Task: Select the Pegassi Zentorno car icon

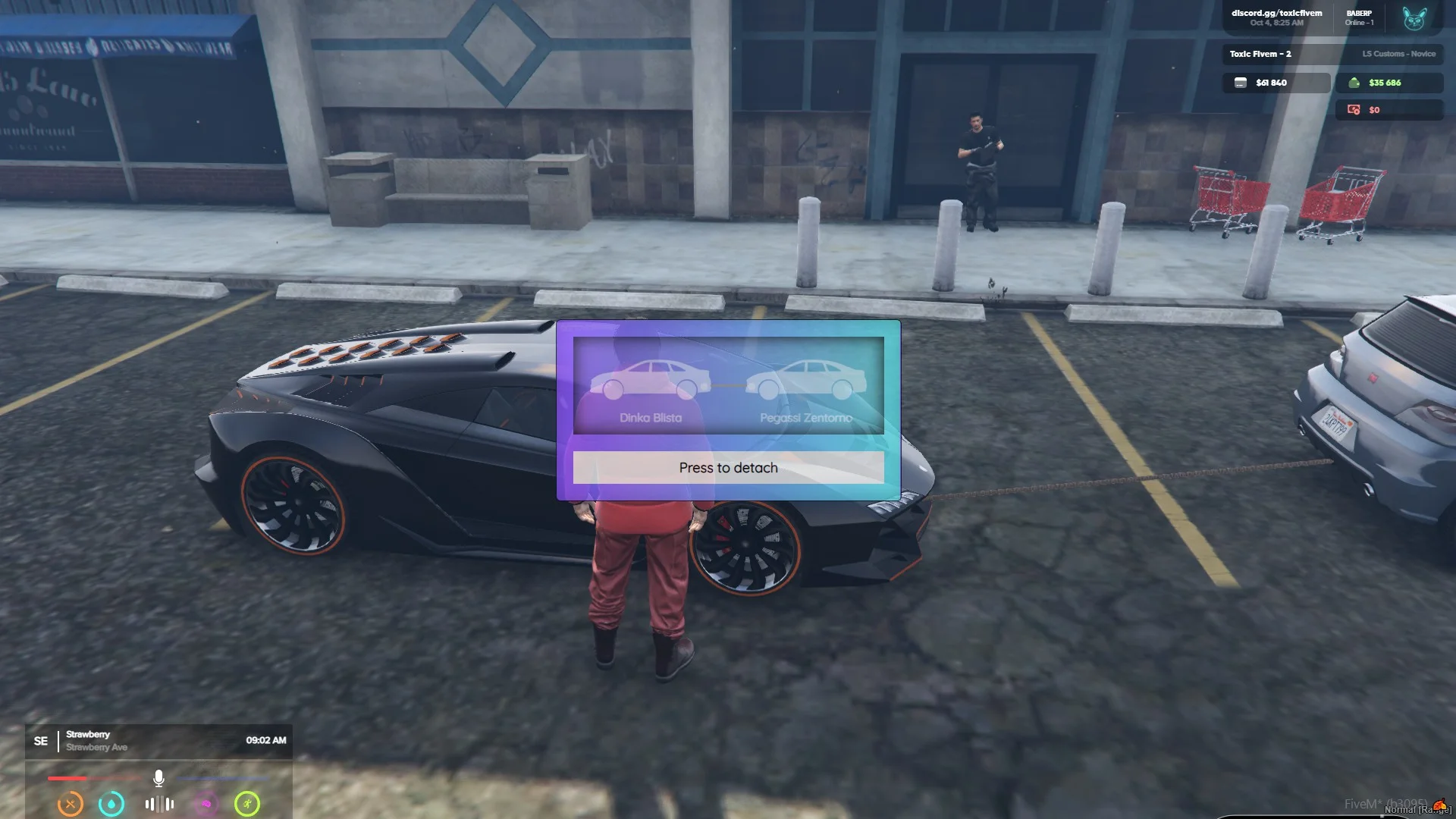Action: click(805, 379)
